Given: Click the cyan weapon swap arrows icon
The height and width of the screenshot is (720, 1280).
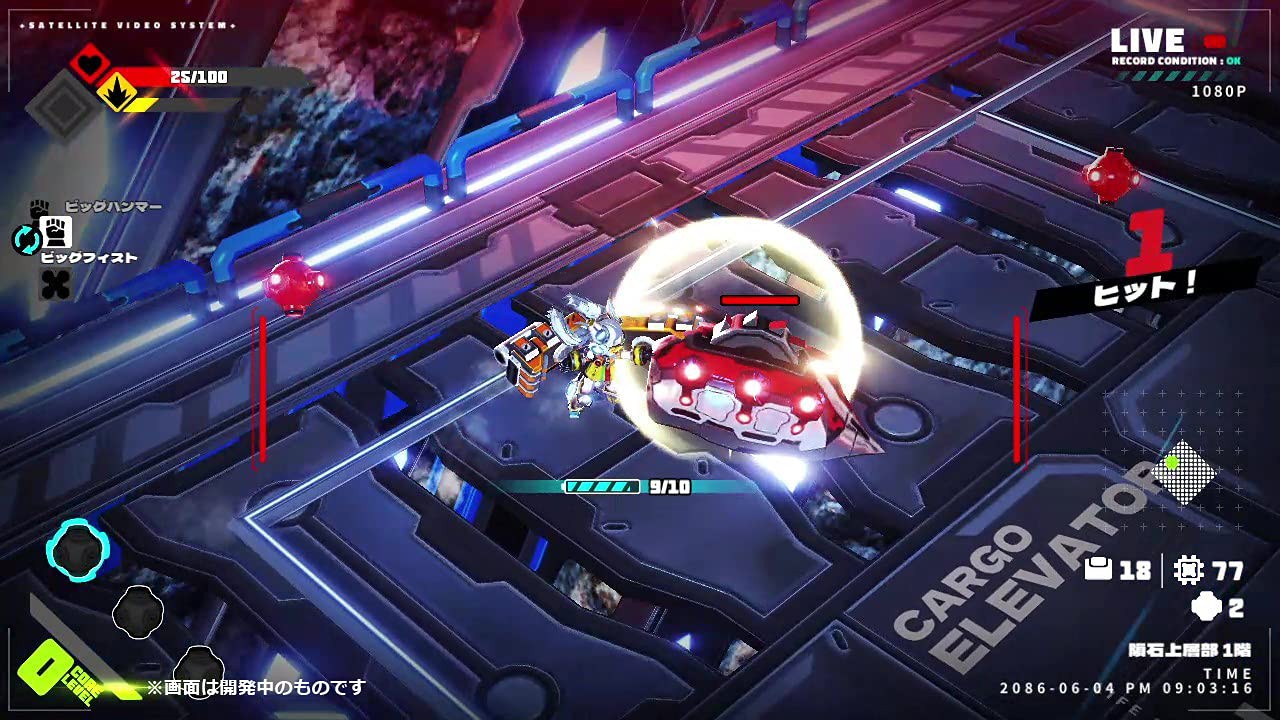Looking at the screenshot, I should [24, 238].
